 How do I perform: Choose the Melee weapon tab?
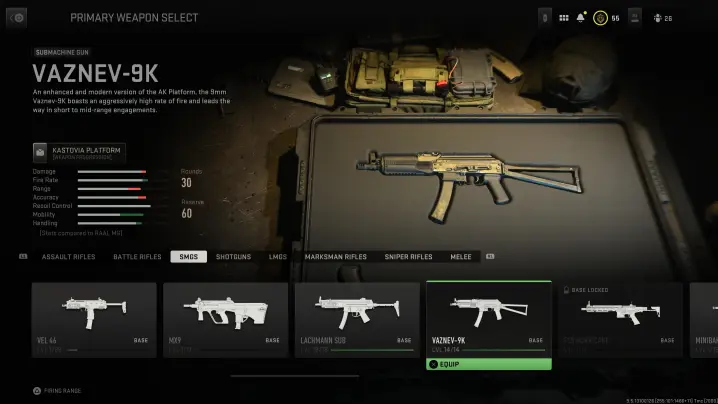[461, 257]
